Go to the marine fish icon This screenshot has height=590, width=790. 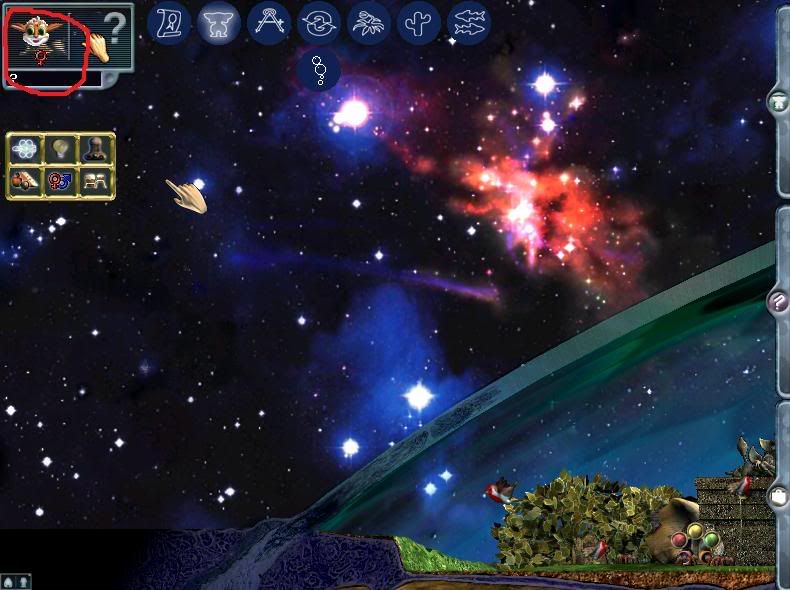(469, 22)
